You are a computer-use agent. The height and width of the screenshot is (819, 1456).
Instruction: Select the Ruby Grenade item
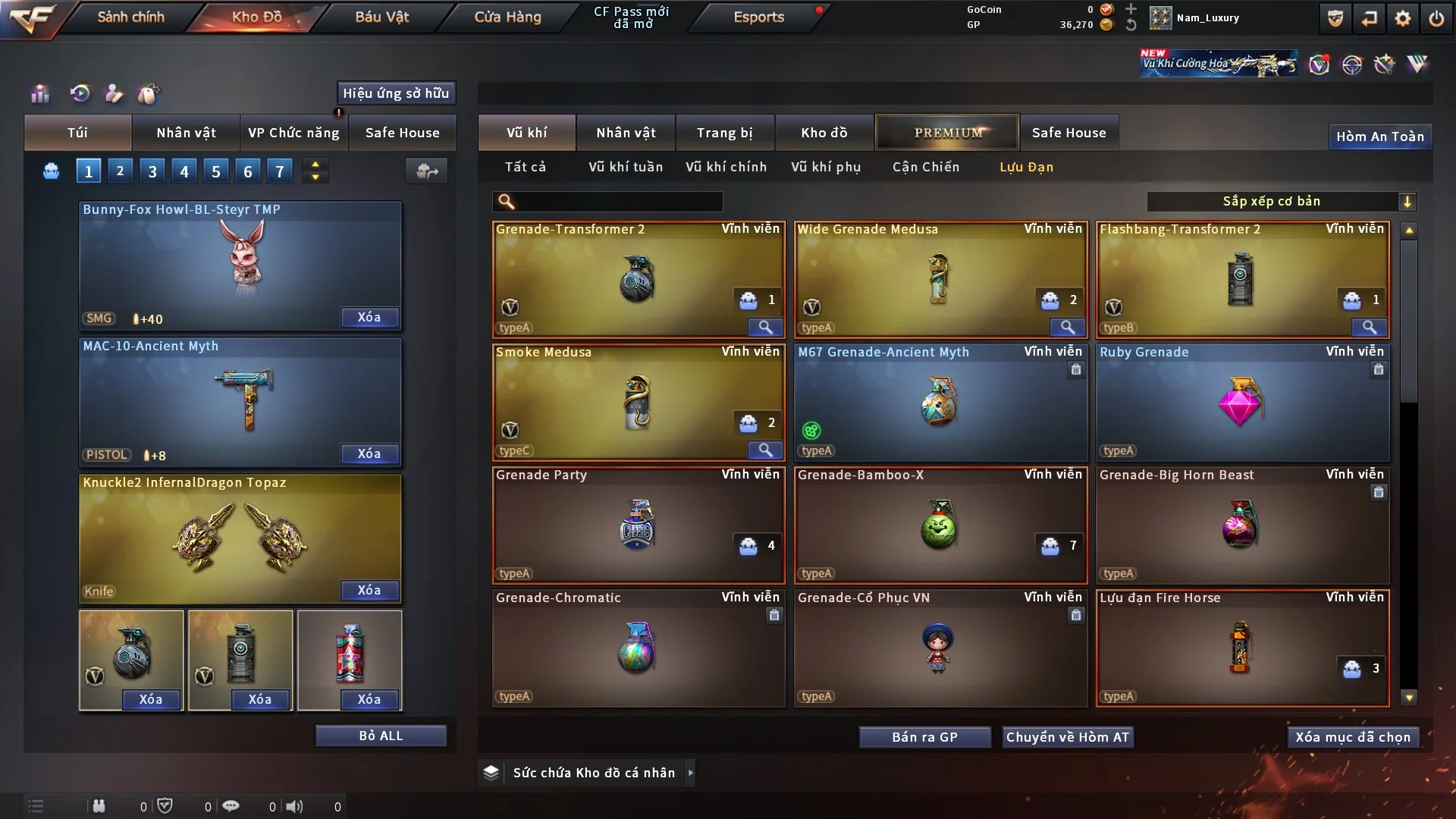1242,403
